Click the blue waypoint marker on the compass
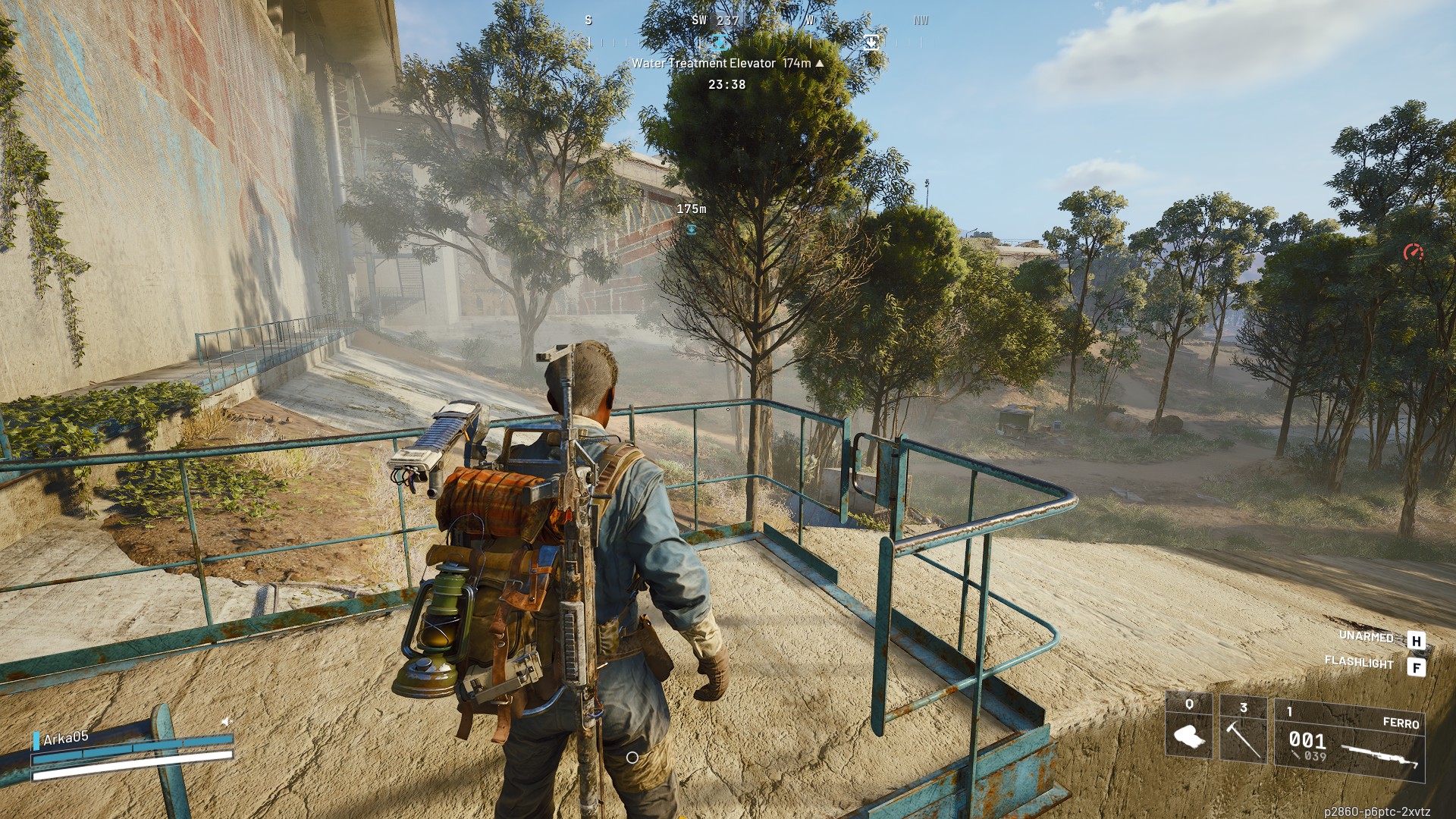This screenshot has height=819, width=1456. [720, 42]
